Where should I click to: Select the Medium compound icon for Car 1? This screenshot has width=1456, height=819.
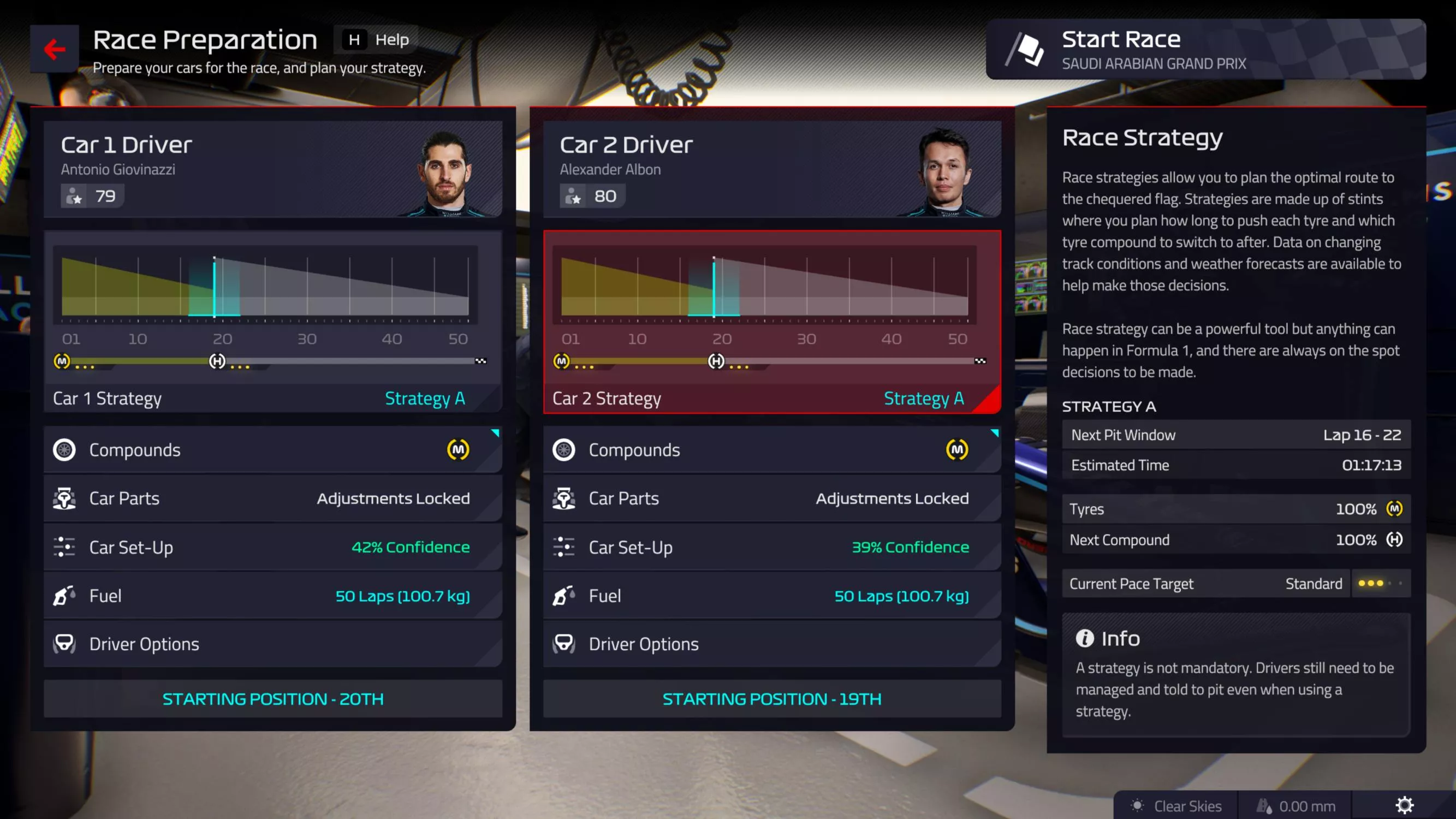pos(459,449)
